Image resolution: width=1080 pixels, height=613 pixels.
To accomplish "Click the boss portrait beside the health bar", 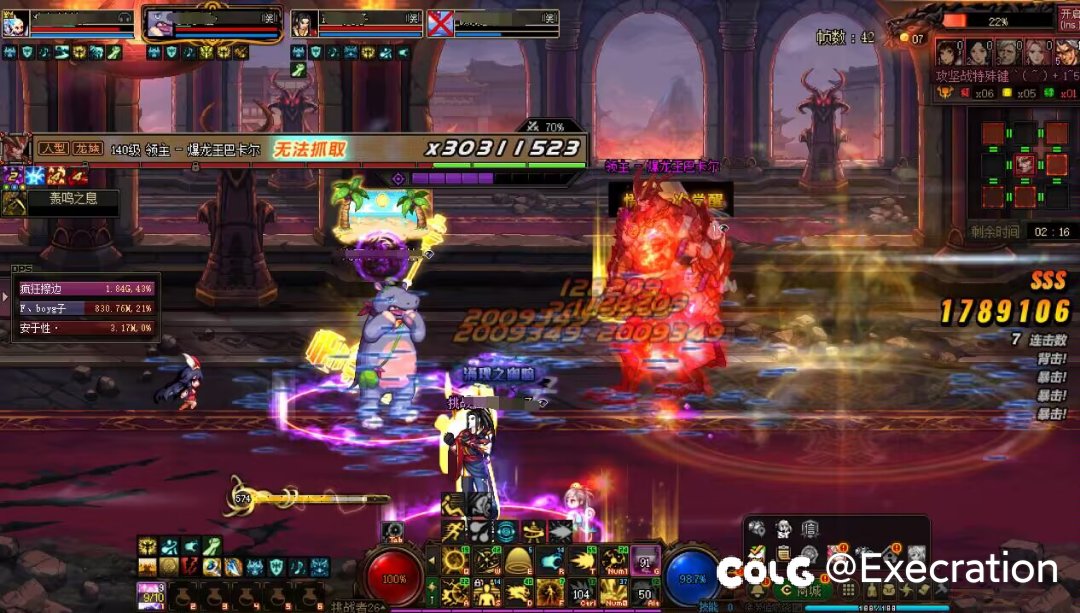I will click(x=16, y=149).
